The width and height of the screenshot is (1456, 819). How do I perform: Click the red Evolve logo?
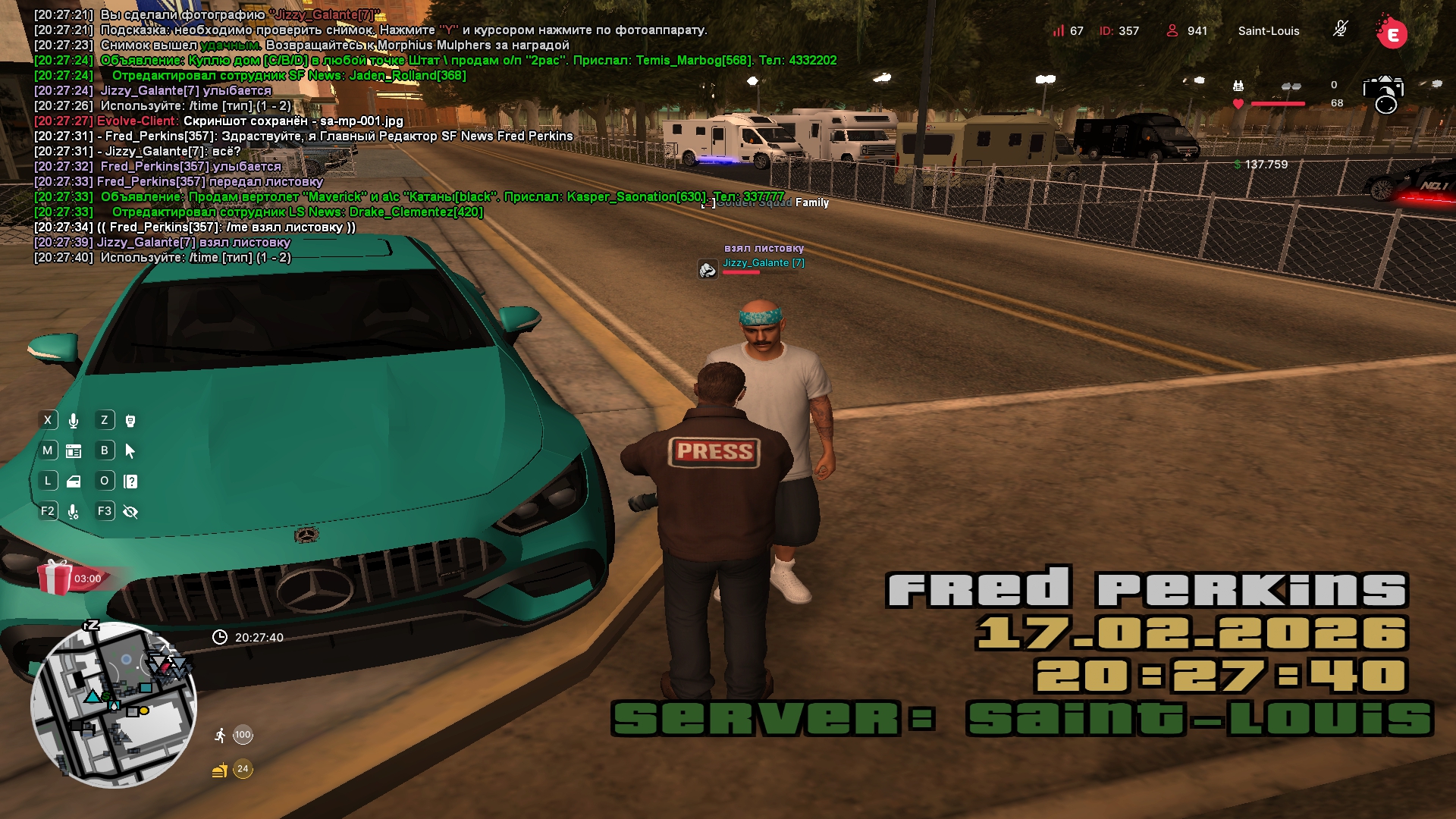tap(1392, 33)
